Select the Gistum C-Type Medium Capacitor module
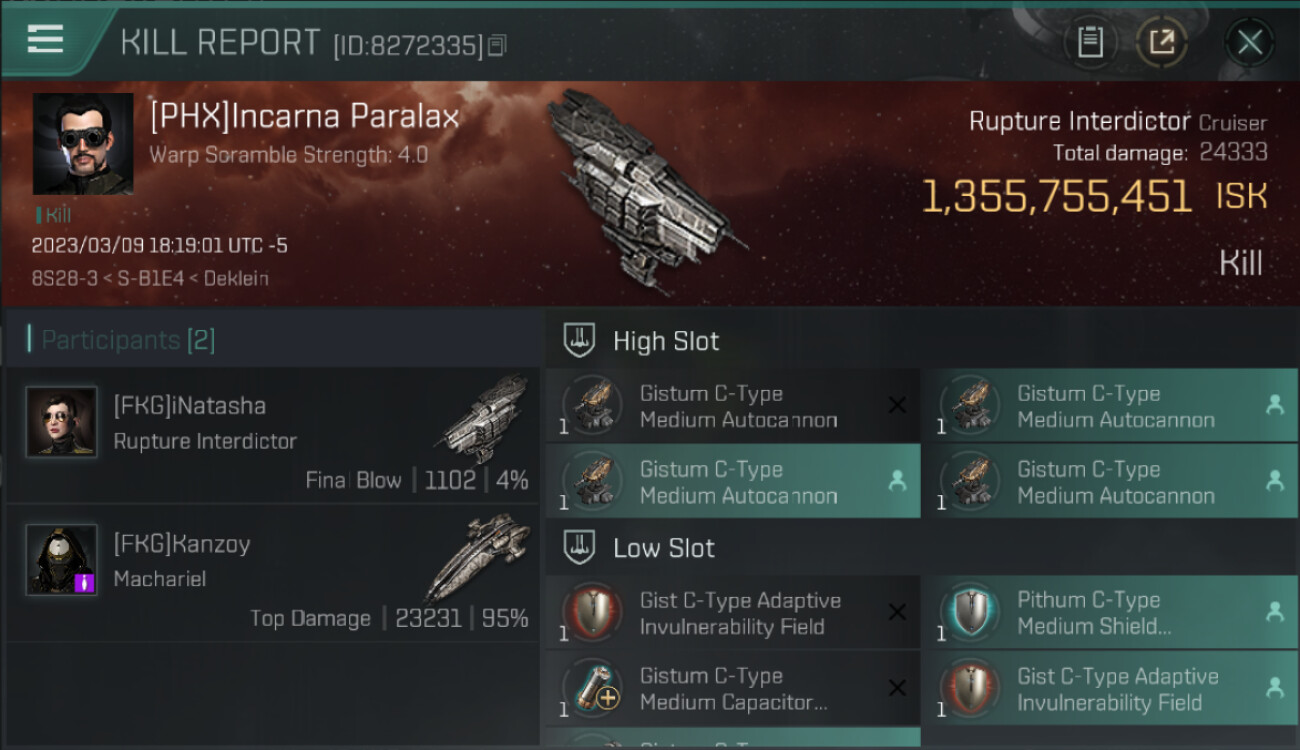This screenshot has width=1300, height=750. pyautogui.click(x=732, y=689)
